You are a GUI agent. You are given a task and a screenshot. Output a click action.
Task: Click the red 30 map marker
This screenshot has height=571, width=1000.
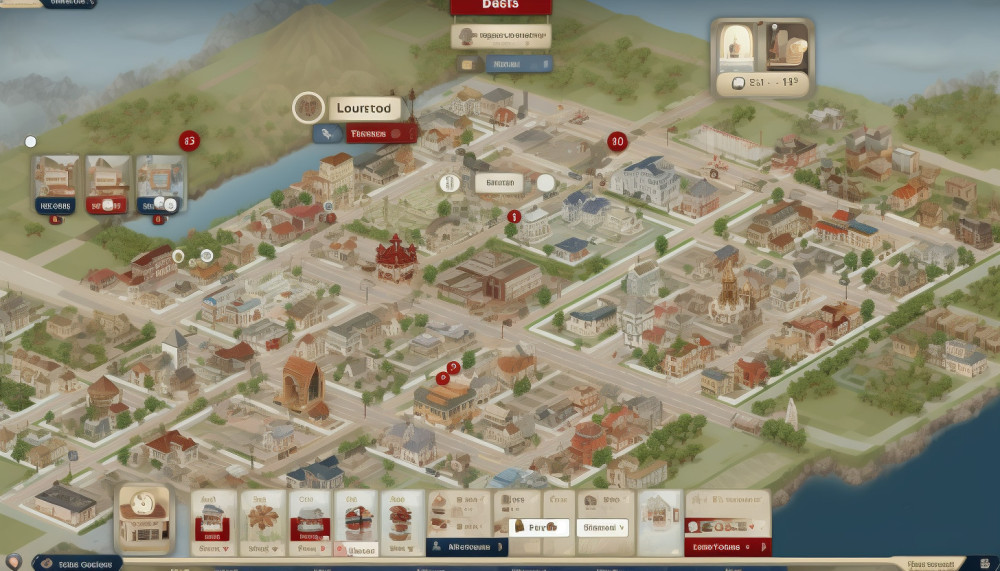point(616,141)
